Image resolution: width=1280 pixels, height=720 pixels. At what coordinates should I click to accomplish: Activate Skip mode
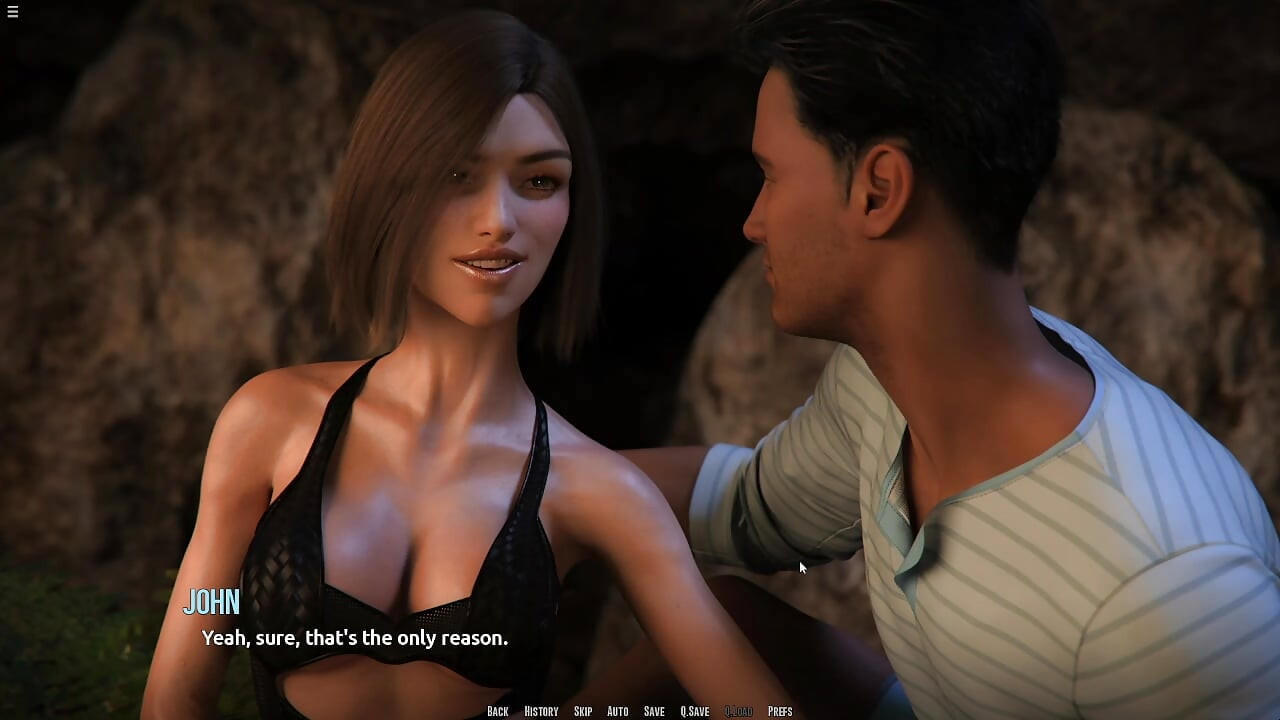point(583,711)
